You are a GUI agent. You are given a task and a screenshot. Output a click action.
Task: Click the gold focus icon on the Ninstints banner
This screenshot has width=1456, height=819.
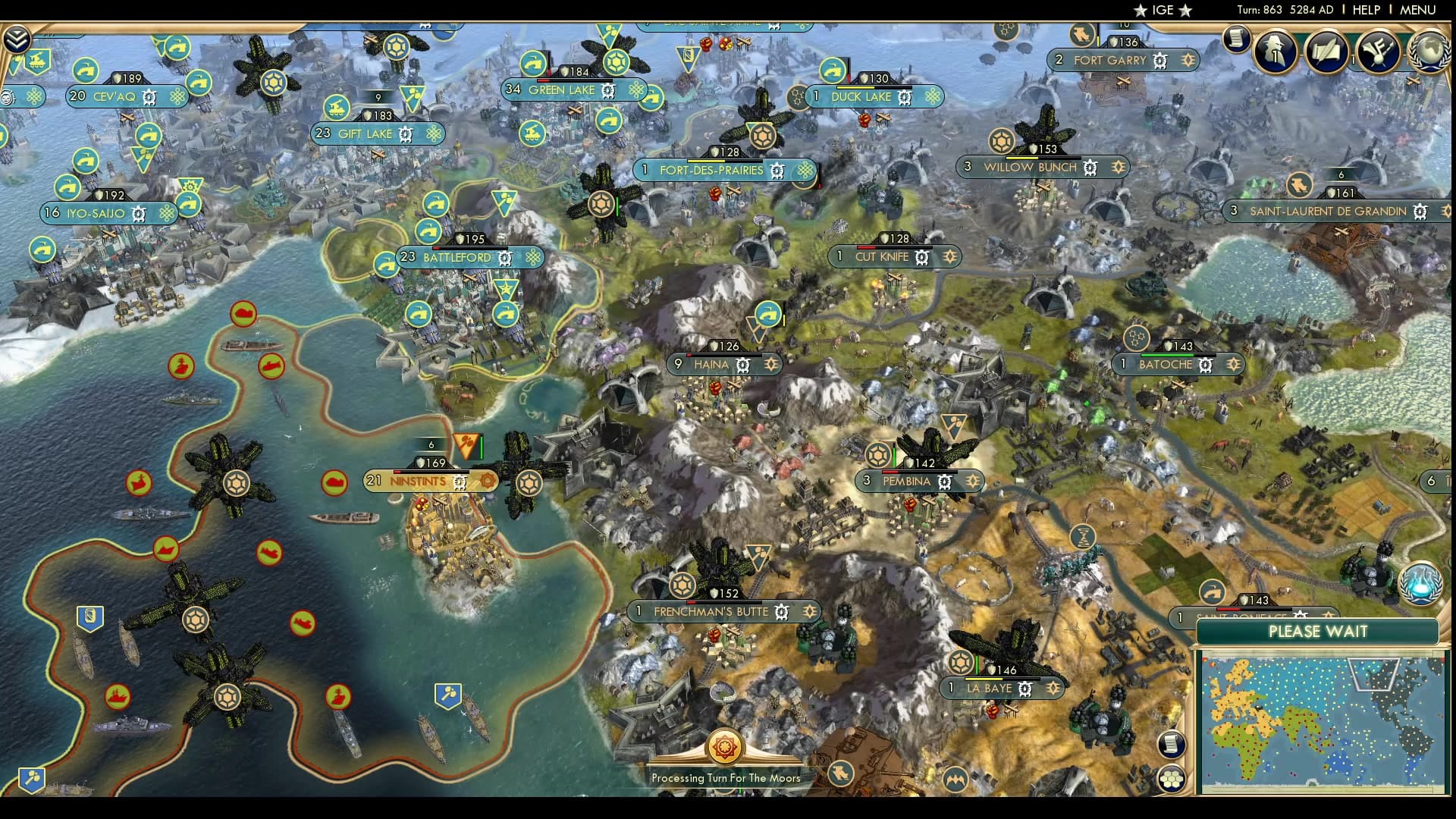[x=486, y=480]
